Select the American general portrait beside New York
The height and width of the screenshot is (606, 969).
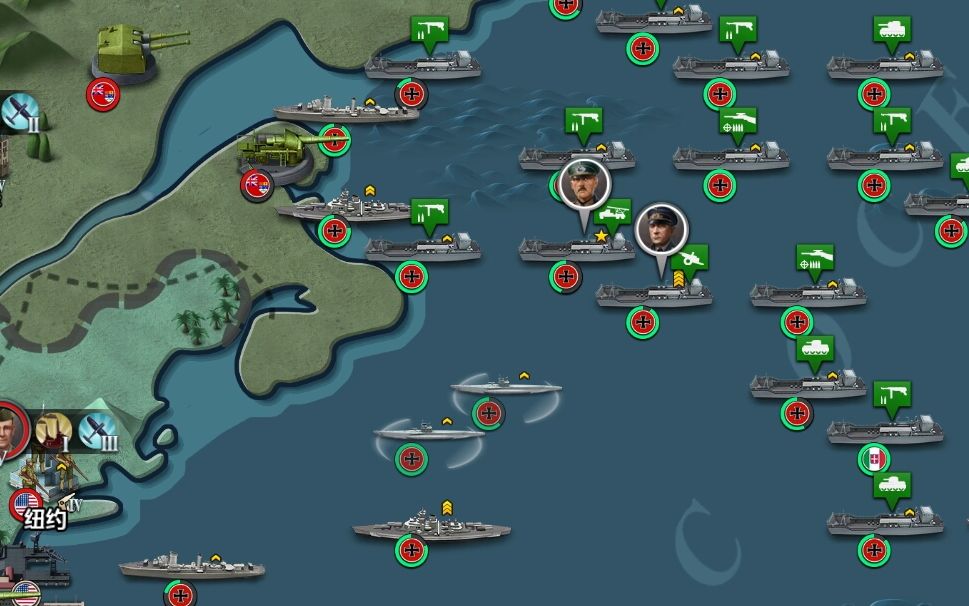tap(8, 430)
